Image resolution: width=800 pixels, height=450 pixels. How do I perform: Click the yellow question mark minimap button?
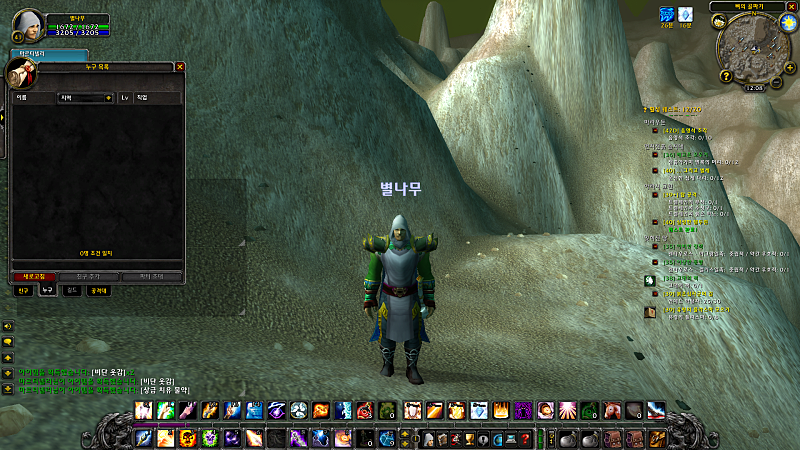click(x=727, y=76)
